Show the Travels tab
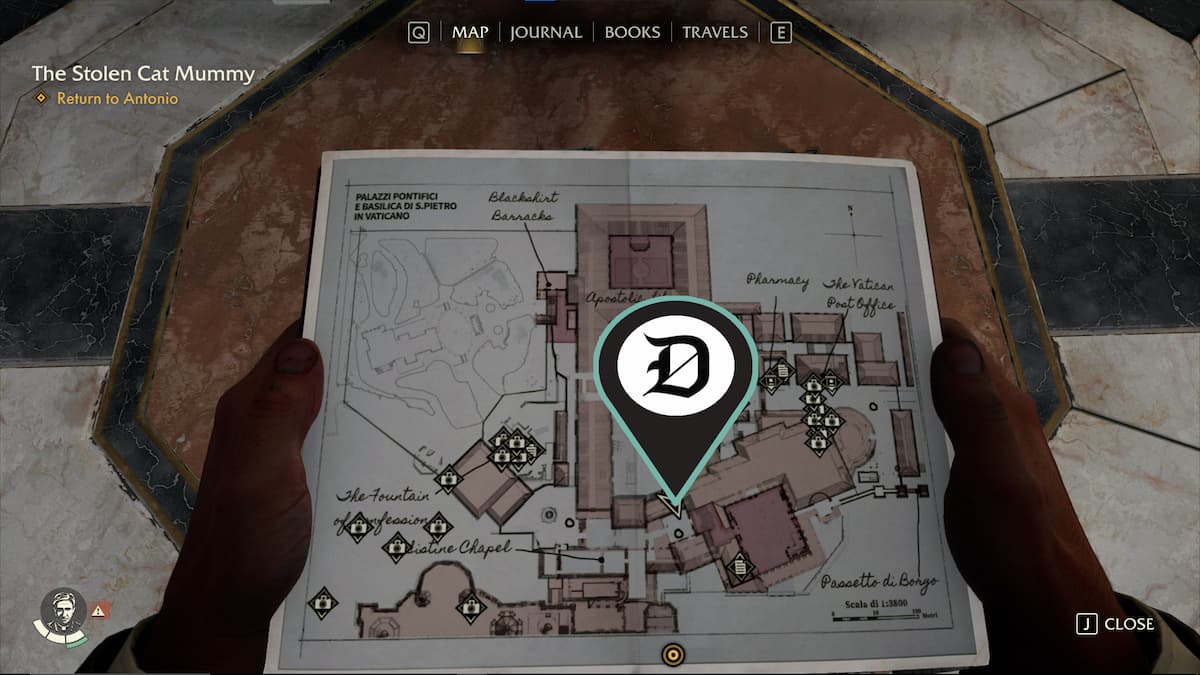 (x=714, y=32)
